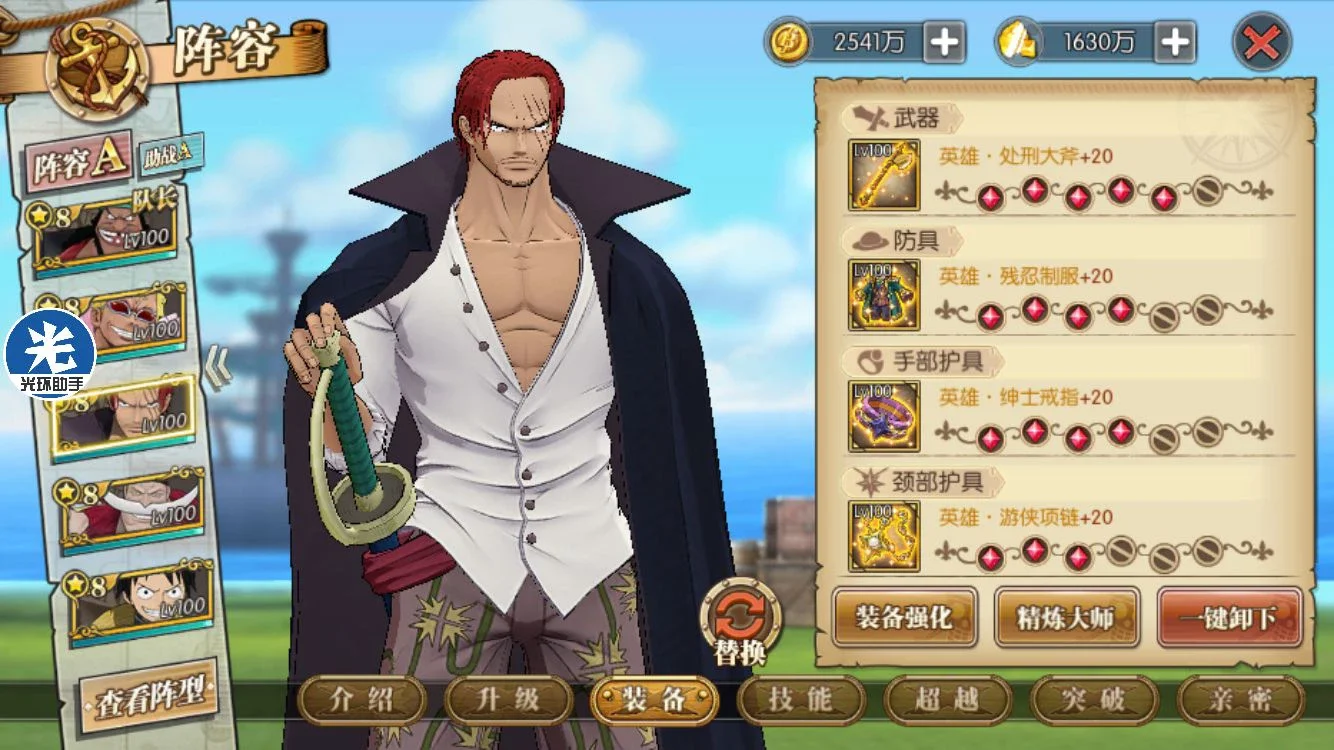Open the 装备强化 equipment enhancement
This screenshot has width=1334, height=750.
tap(904, 617)
